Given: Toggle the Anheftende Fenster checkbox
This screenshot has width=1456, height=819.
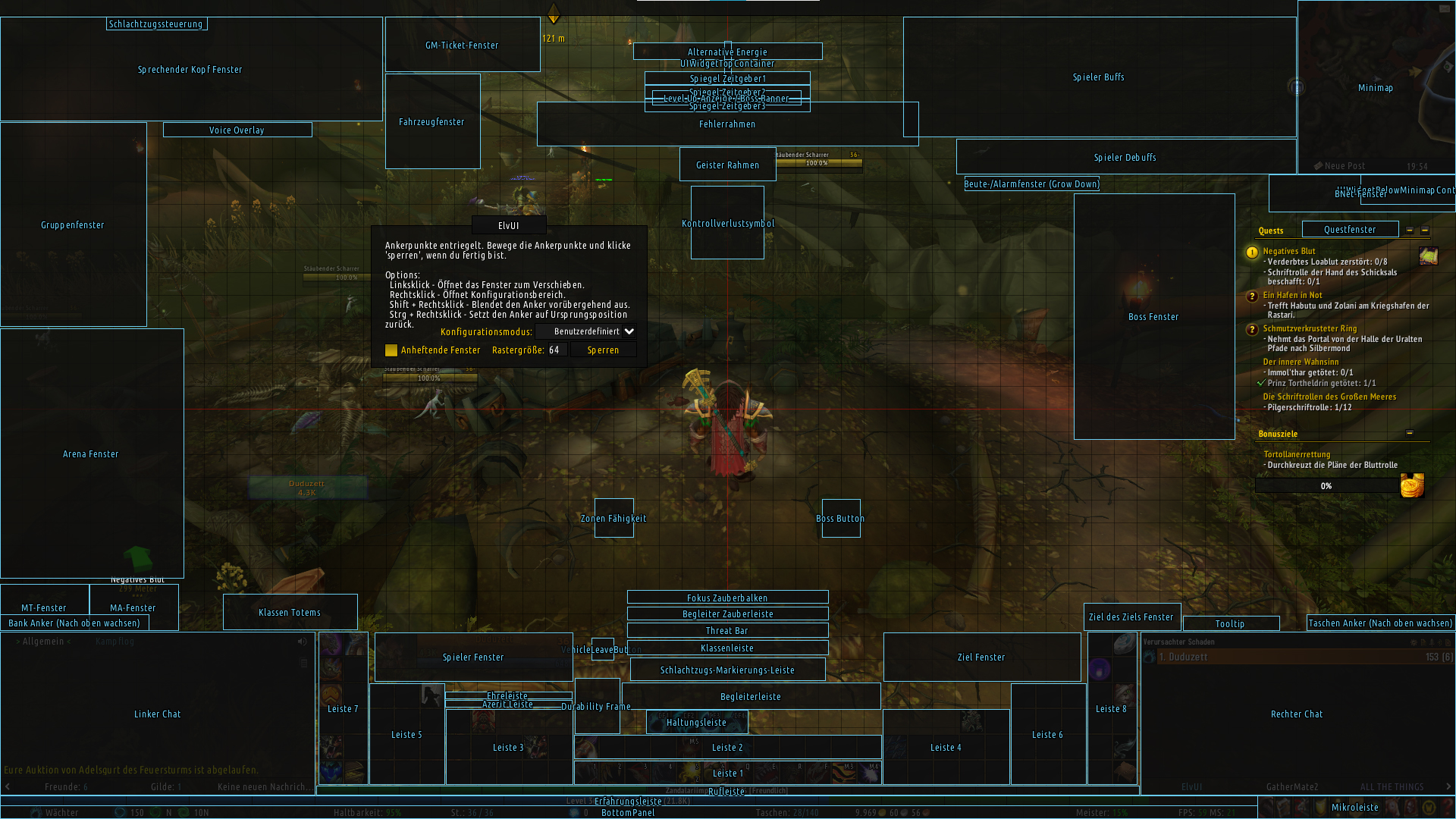Looking at the screenshot, I should [391, 350].
